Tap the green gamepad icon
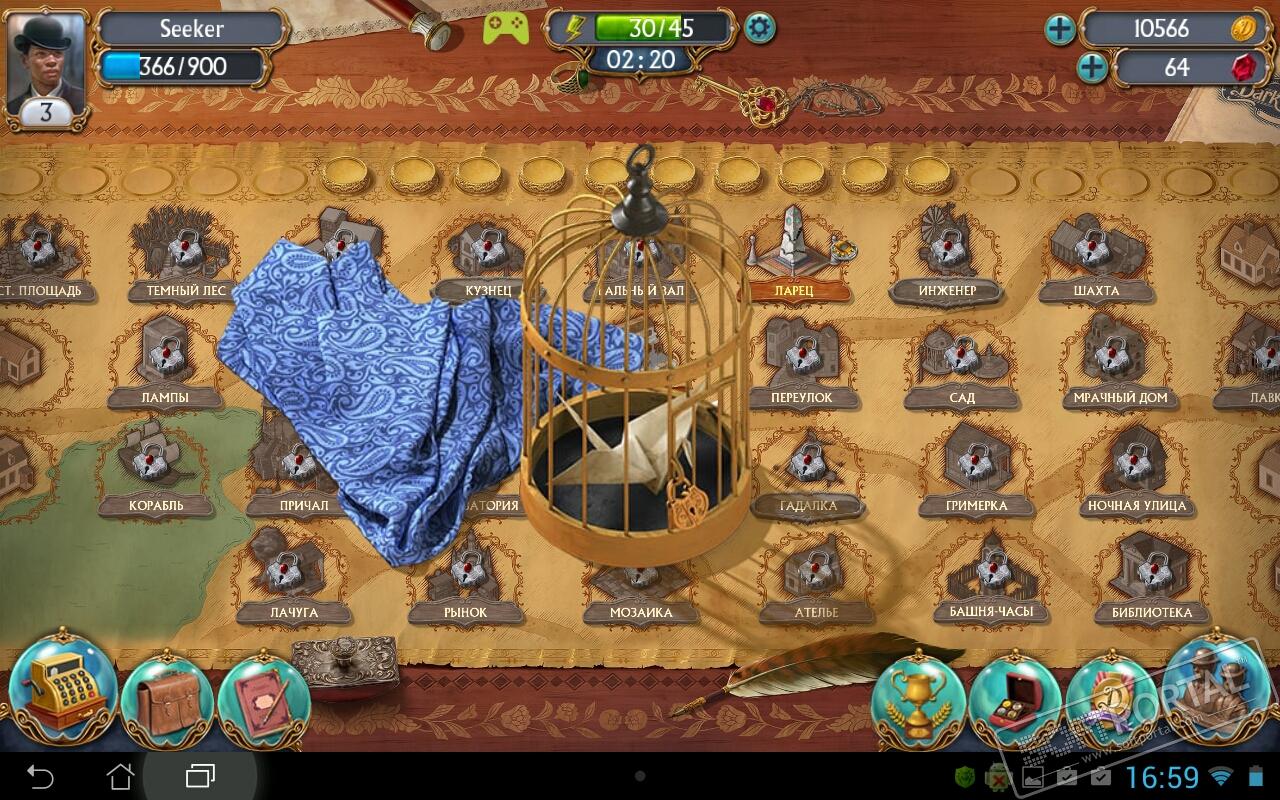The height and width of the screenshot is (800, 1280). [x=506, y=28]
